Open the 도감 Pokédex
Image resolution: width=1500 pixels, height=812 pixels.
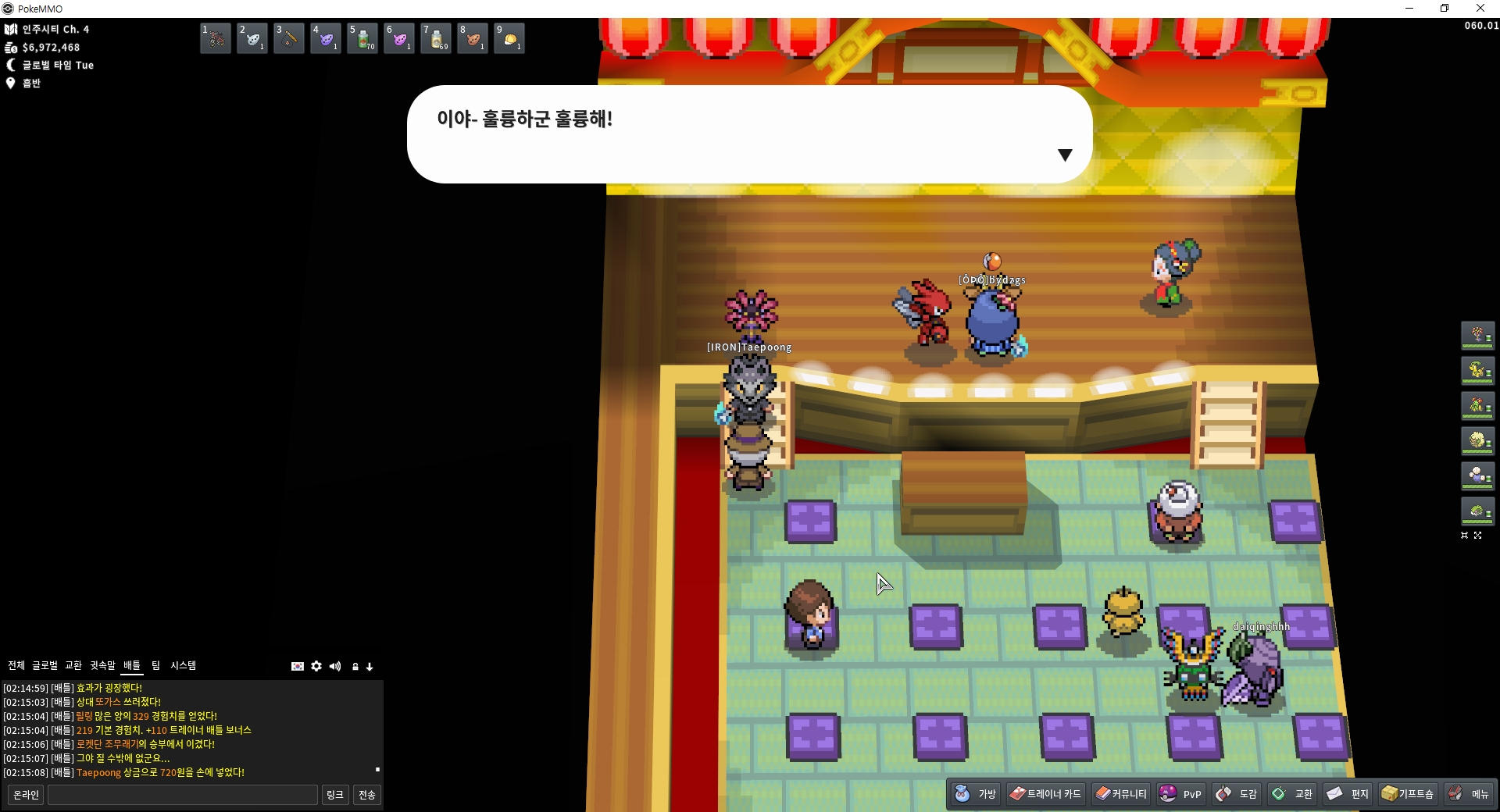[1237, 793]
